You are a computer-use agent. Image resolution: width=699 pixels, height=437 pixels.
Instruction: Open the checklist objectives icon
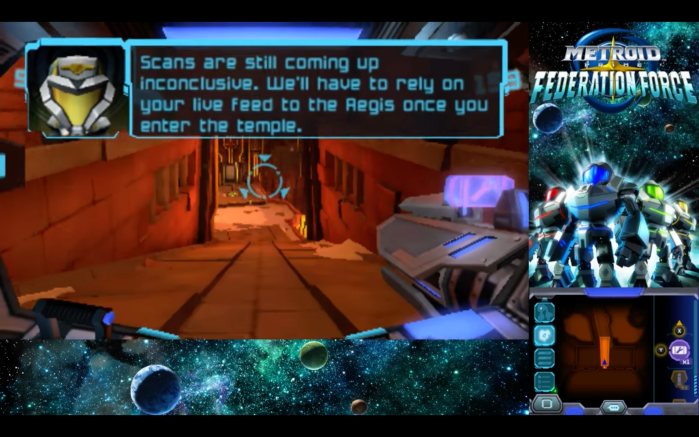coord(544,380)
